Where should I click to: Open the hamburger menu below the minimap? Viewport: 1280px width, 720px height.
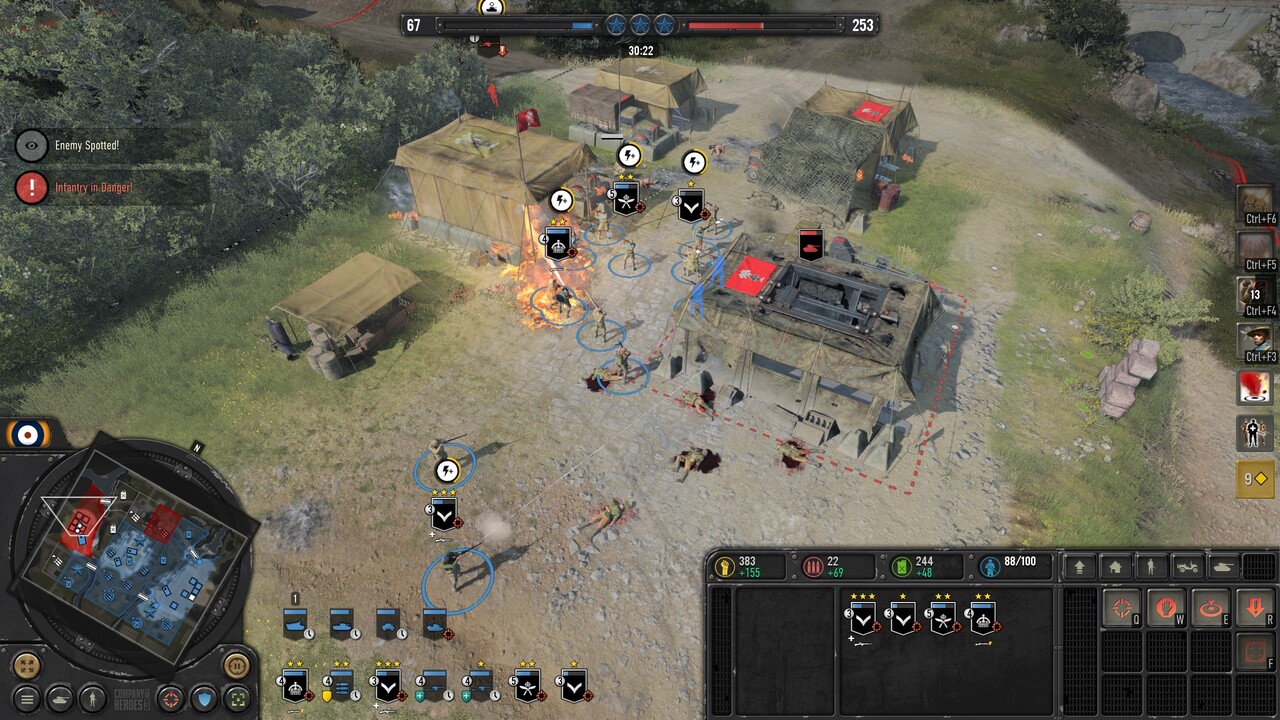[27, 698]
